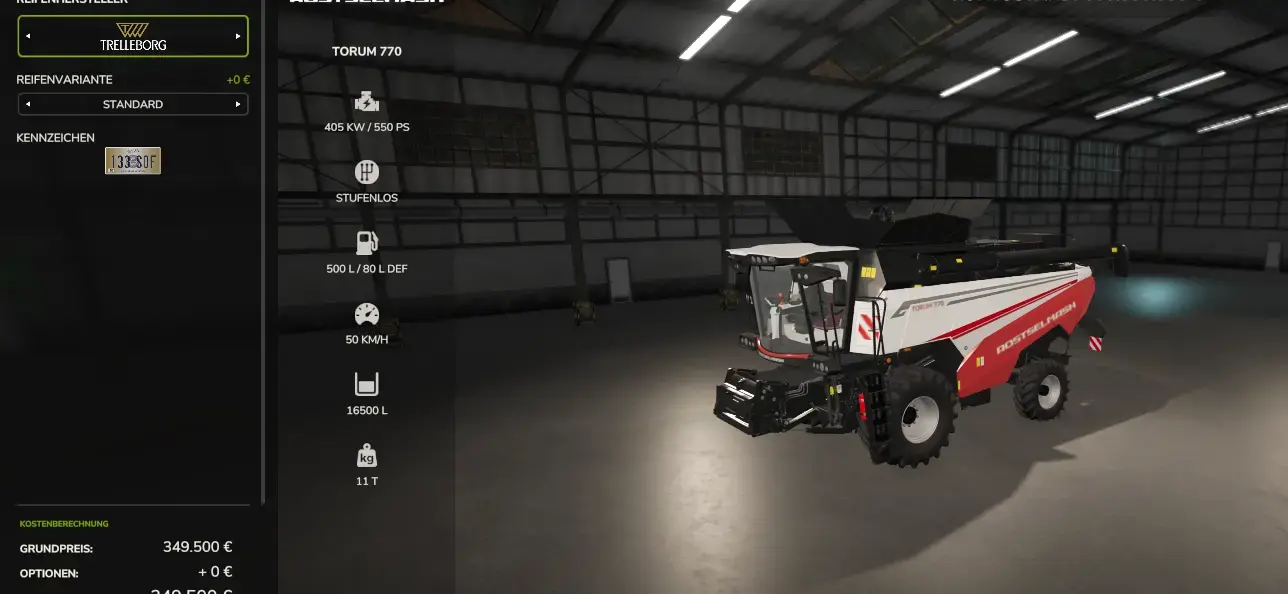Open the Kennzeichen license plate editor
1288x594 pixels.
(133, 161)
